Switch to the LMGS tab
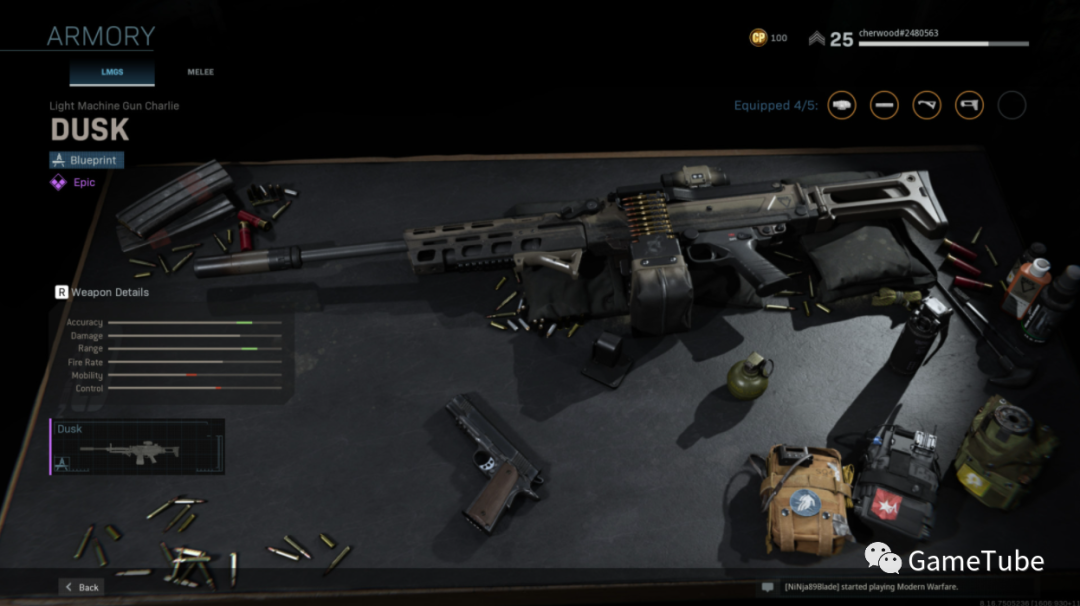Image resolution: width=1080 pixels, height=606 pixels. point(111,72)
